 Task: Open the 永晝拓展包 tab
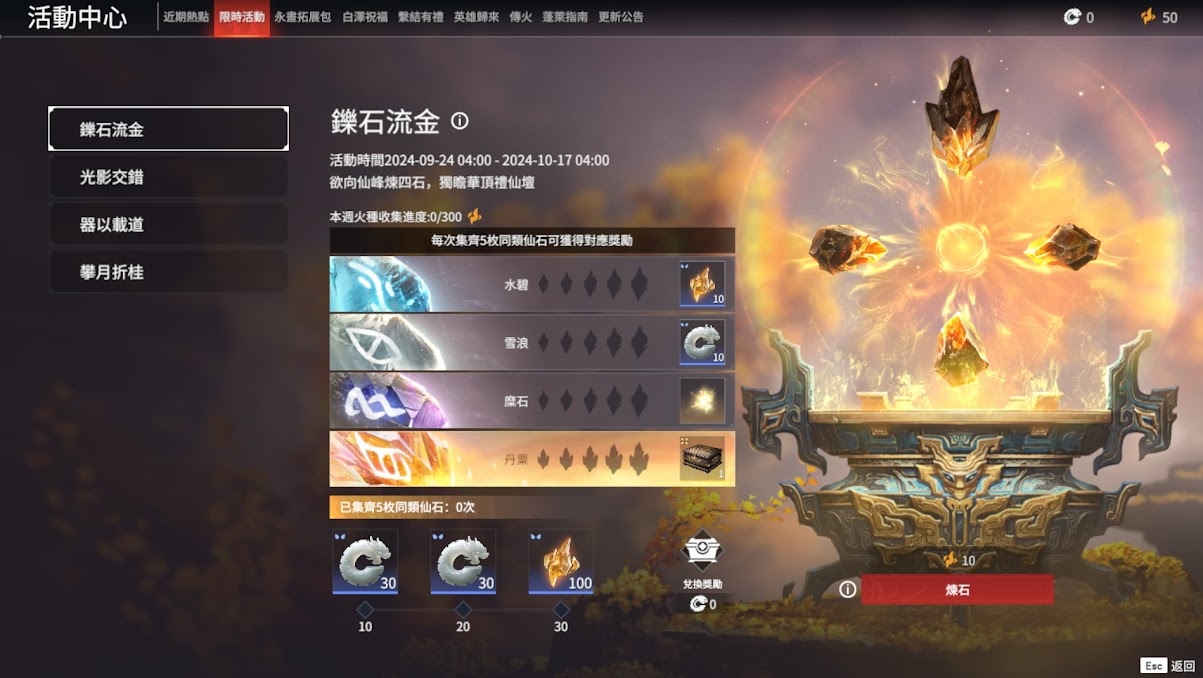click(x=303, y=18)
